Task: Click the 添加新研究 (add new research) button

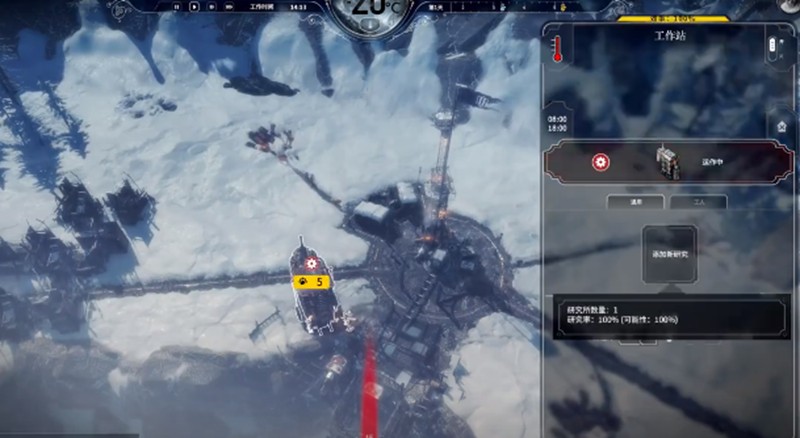Action: [x=671, y=255]
